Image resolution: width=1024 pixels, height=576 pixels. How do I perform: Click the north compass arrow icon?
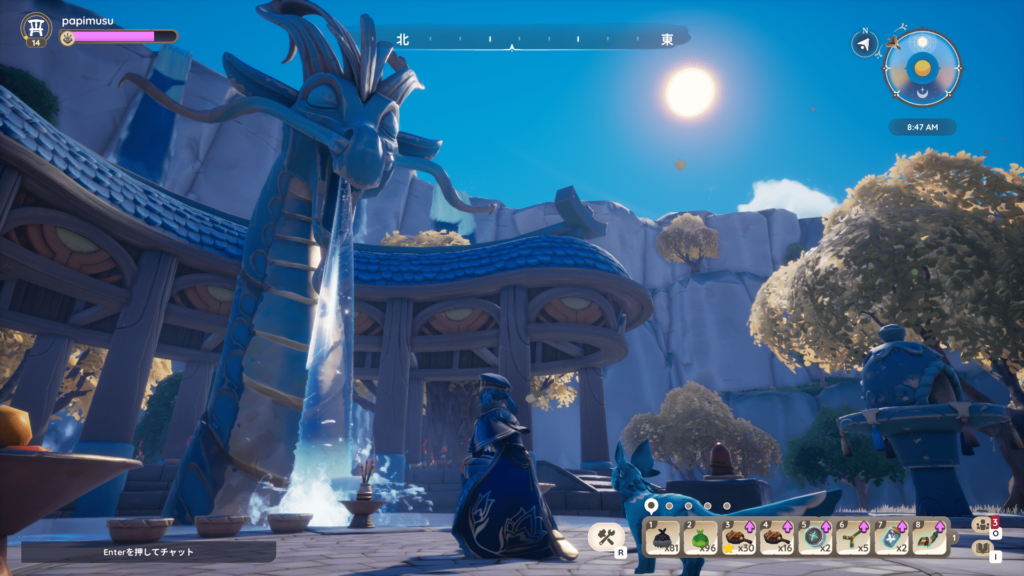pos(865,43)
